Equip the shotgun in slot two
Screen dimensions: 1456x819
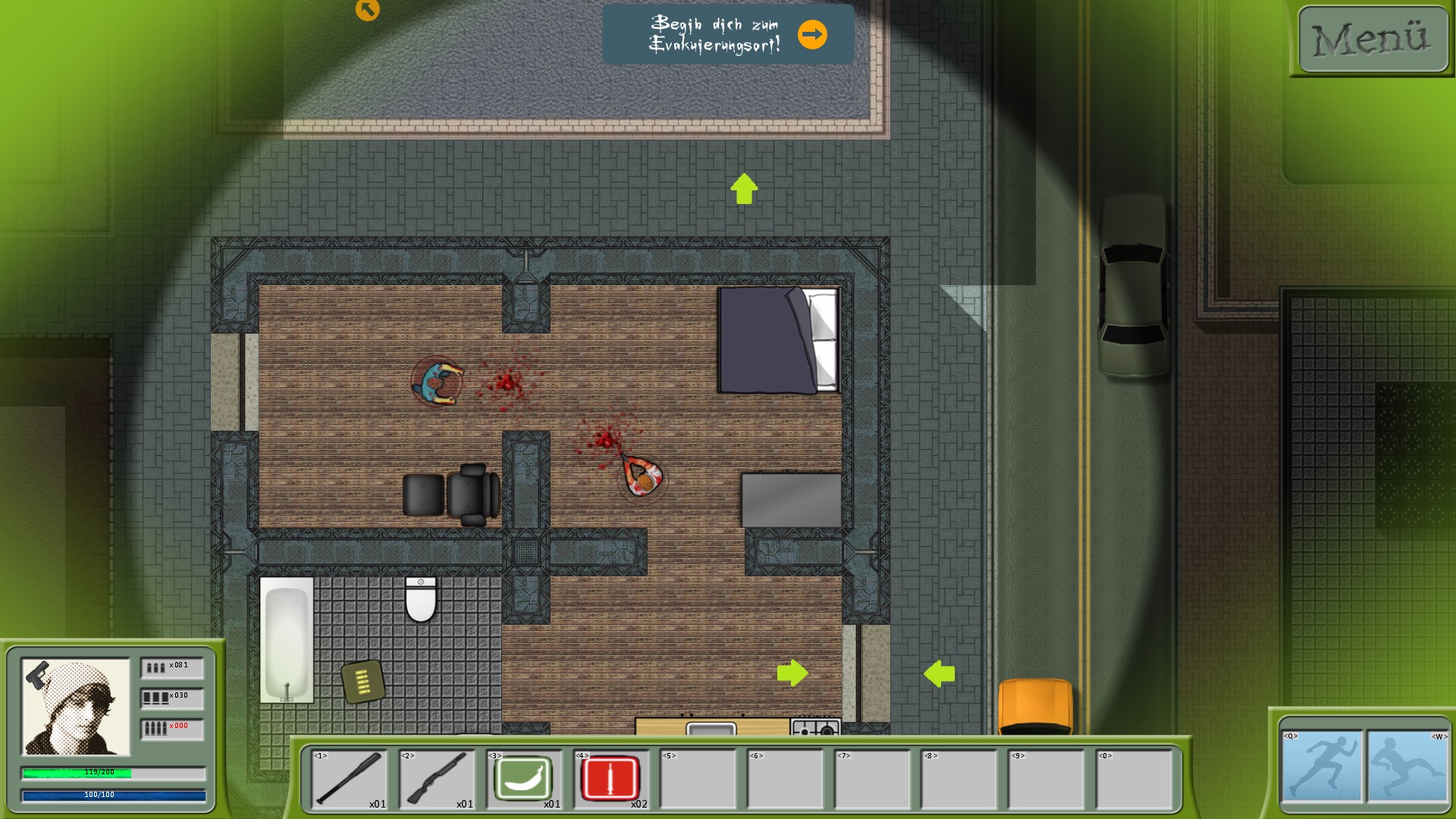click(x=436, y=778)
